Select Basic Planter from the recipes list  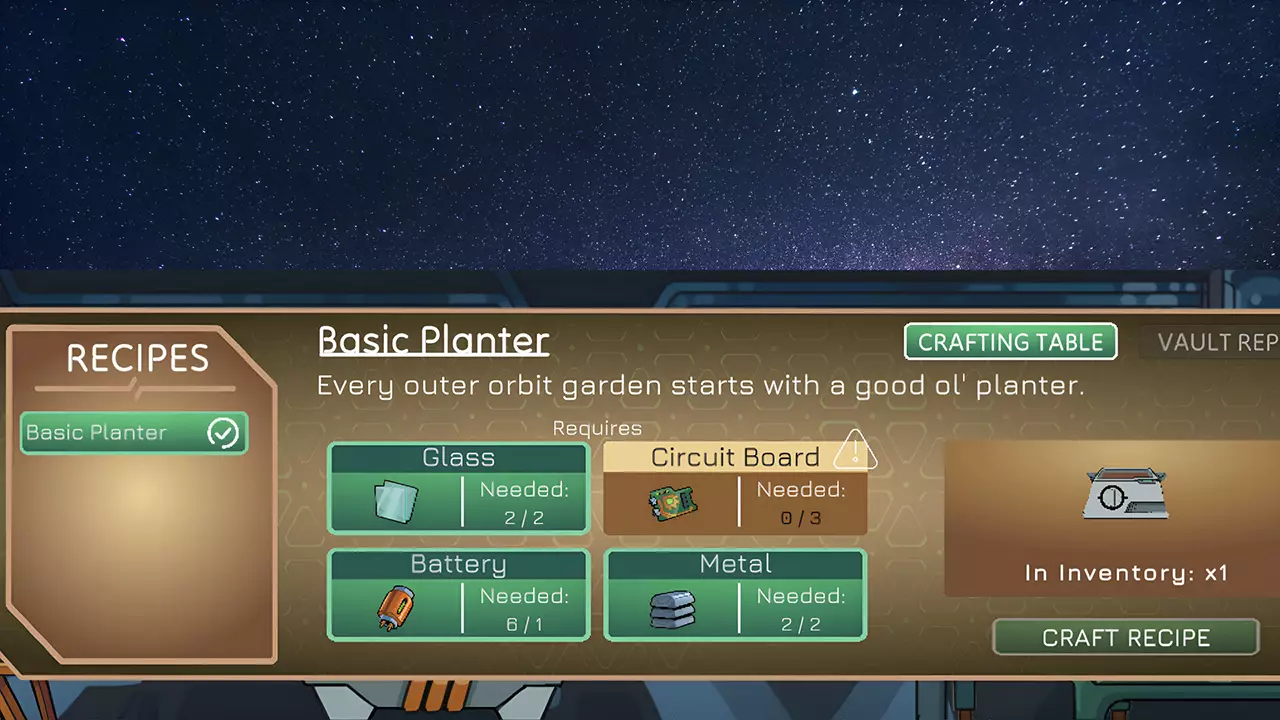pyautogui.click(x=120, y=432)
